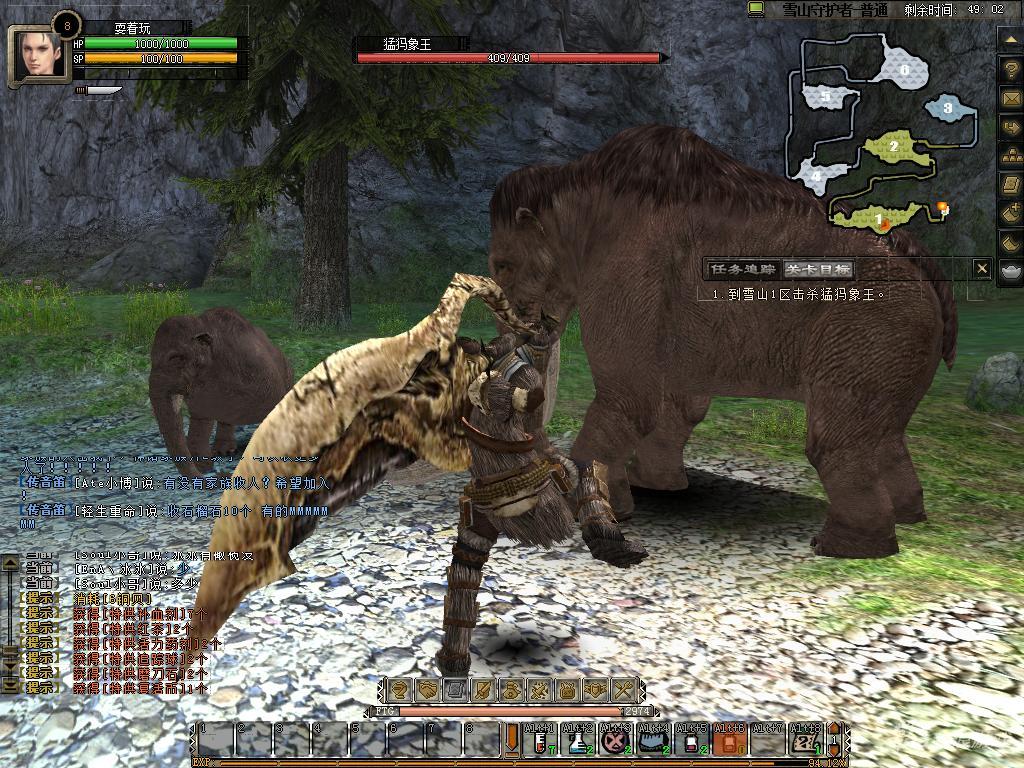Open the handshake icon in action bar

(x=428, y=689)
